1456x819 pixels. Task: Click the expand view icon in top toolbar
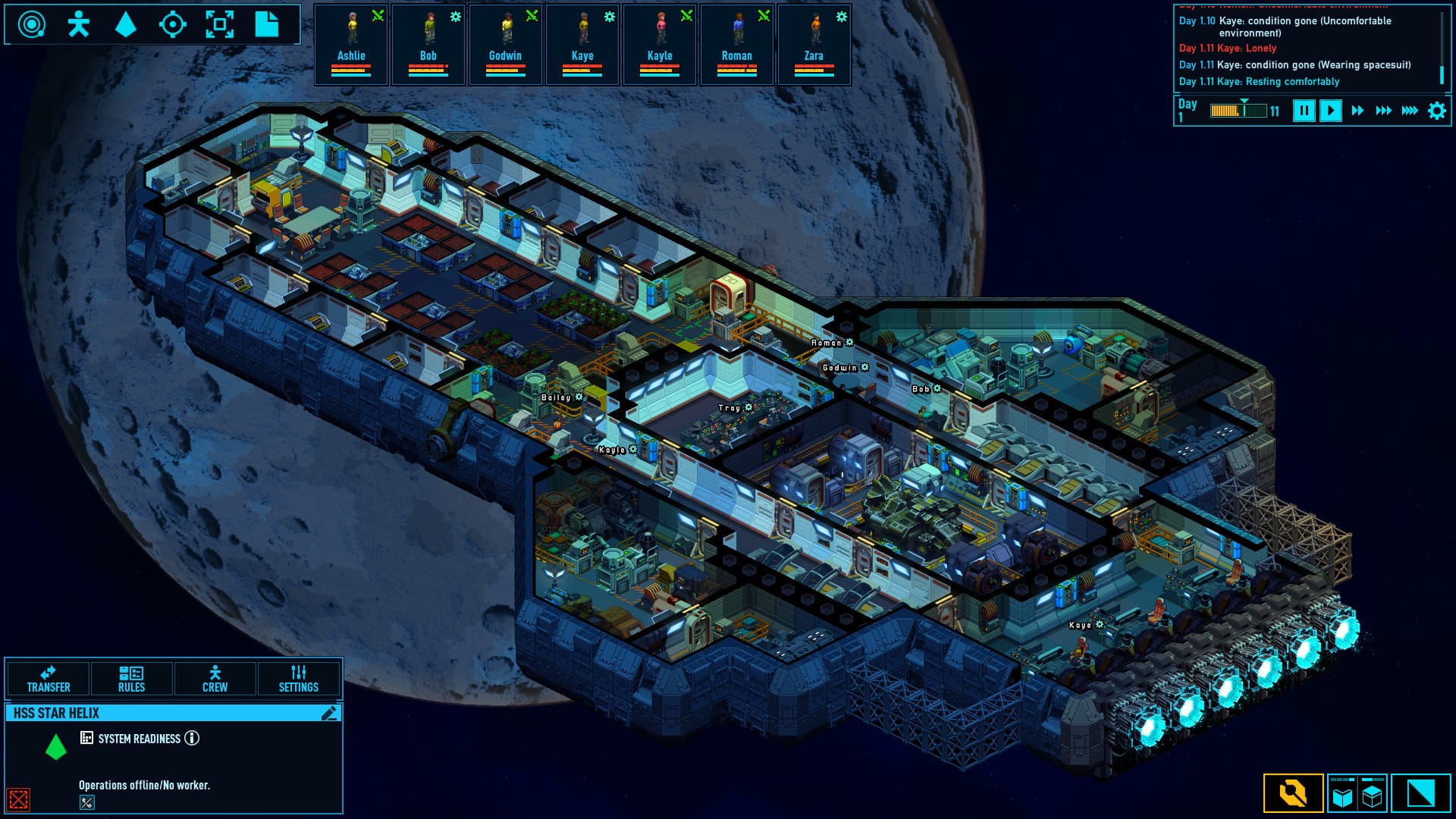(221, 25)
